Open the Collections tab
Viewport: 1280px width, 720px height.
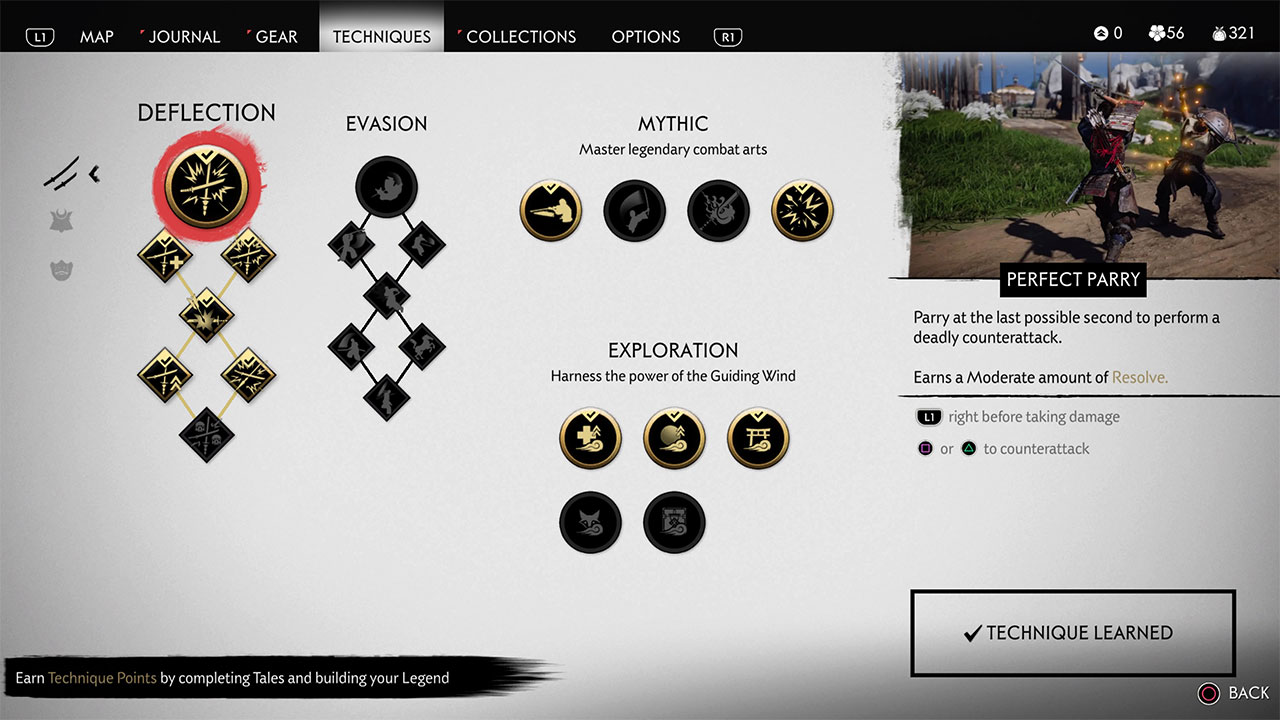pos(521,36)
